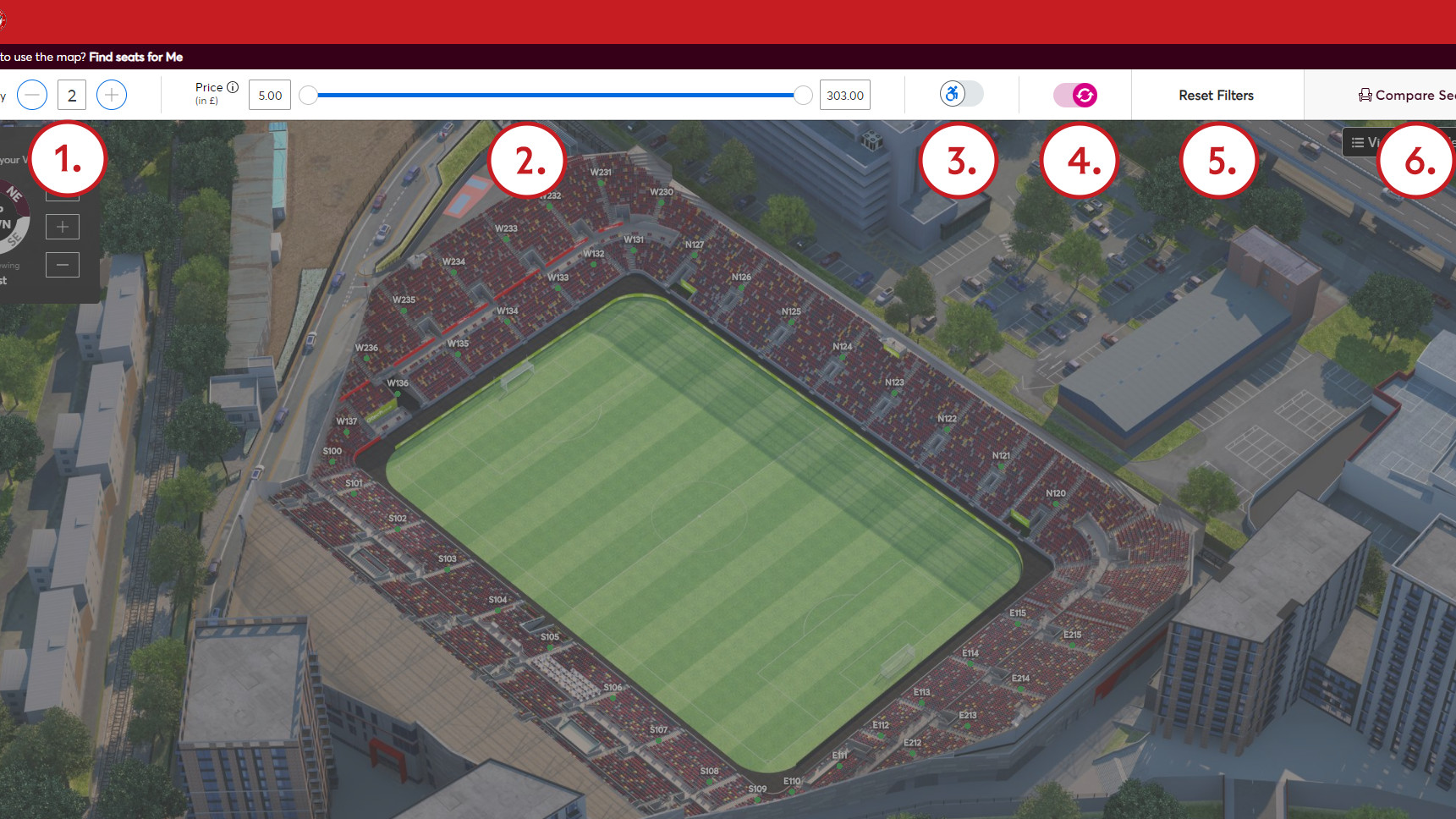Zoom out of the map with the minus button
1456x819 pixels.
pyautogui.click(x=62, y=264)
